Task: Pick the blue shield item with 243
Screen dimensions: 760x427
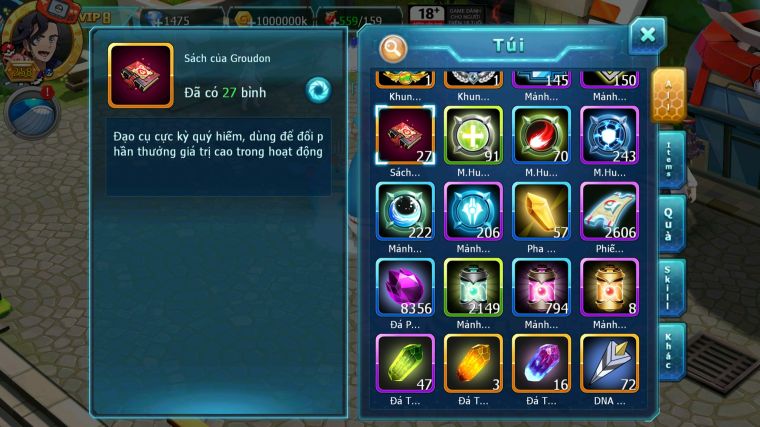Action: (x=609, y=134)
